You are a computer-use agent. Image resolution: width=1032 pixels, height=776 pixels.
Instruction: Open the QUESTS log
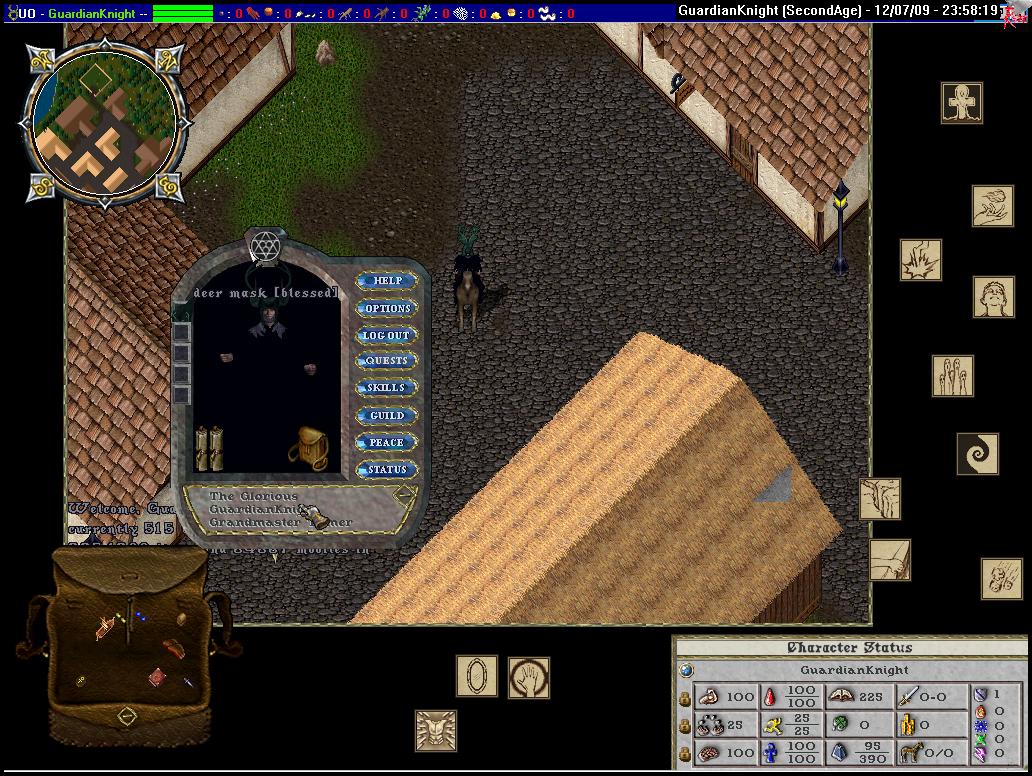pos(387,361)
